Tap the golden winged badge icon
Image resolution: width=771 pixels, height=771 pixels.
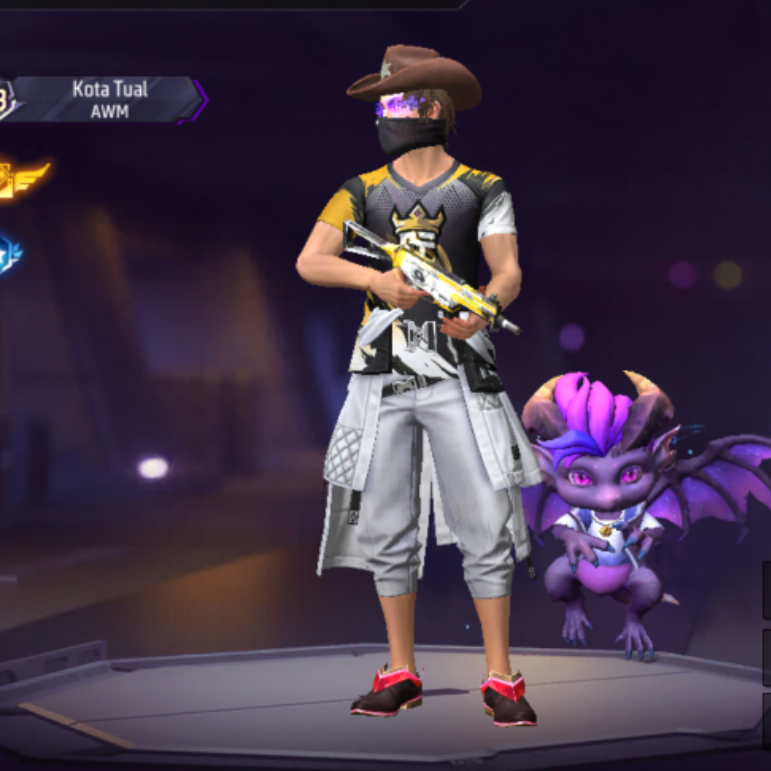19,179
